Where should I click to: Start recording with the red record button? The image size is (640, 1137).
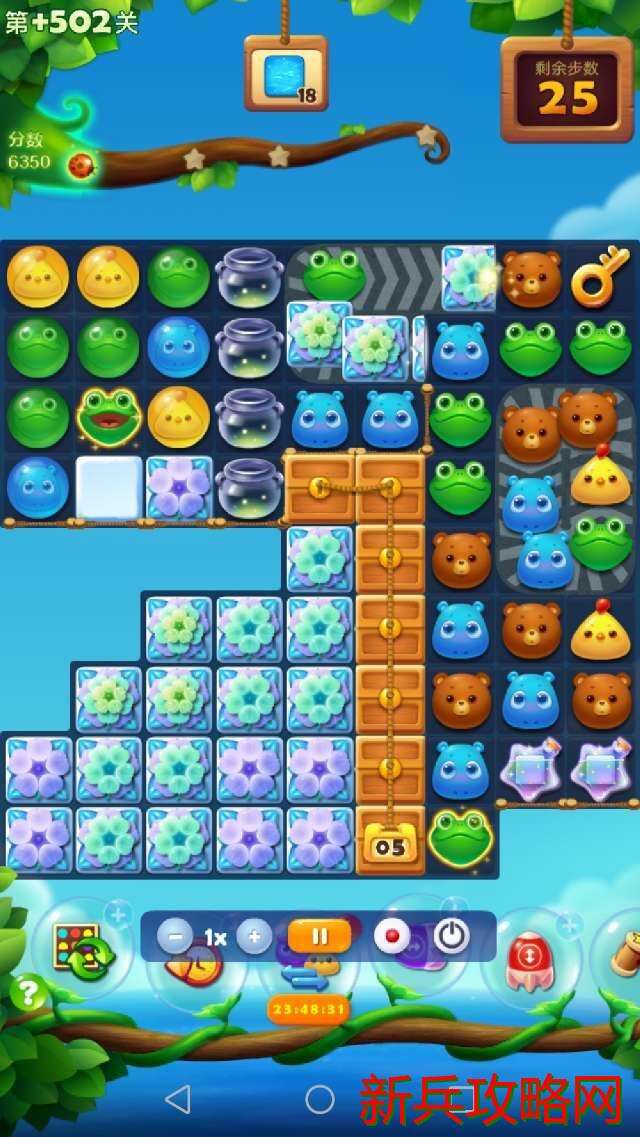(392, 937)
